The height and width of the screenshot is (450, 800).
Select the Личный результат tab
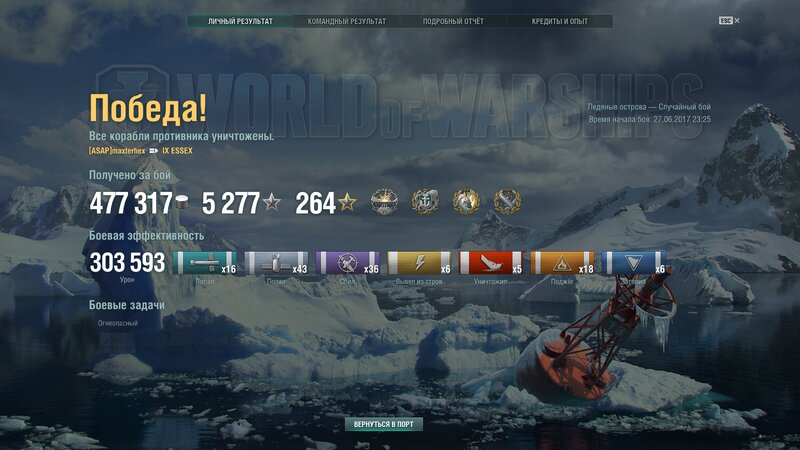point(240,21)
